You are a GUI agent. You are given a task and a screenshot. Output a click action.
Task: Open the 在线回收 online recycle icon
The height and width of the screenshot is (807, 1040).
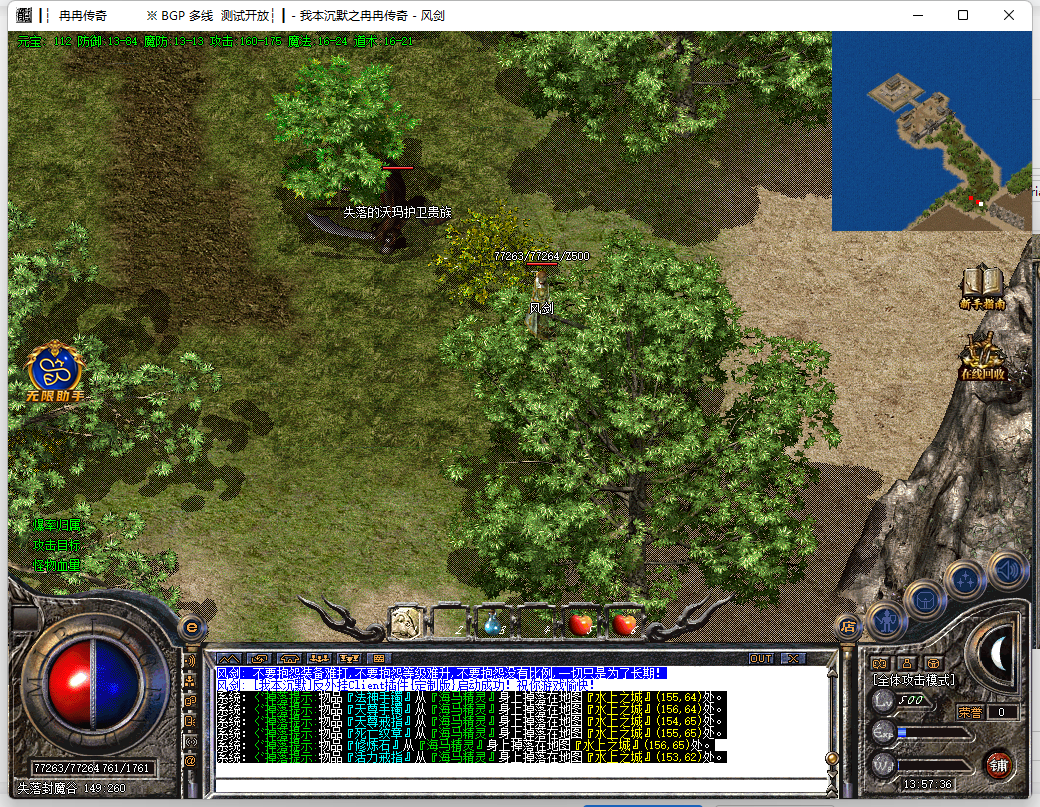pos(982,359)
